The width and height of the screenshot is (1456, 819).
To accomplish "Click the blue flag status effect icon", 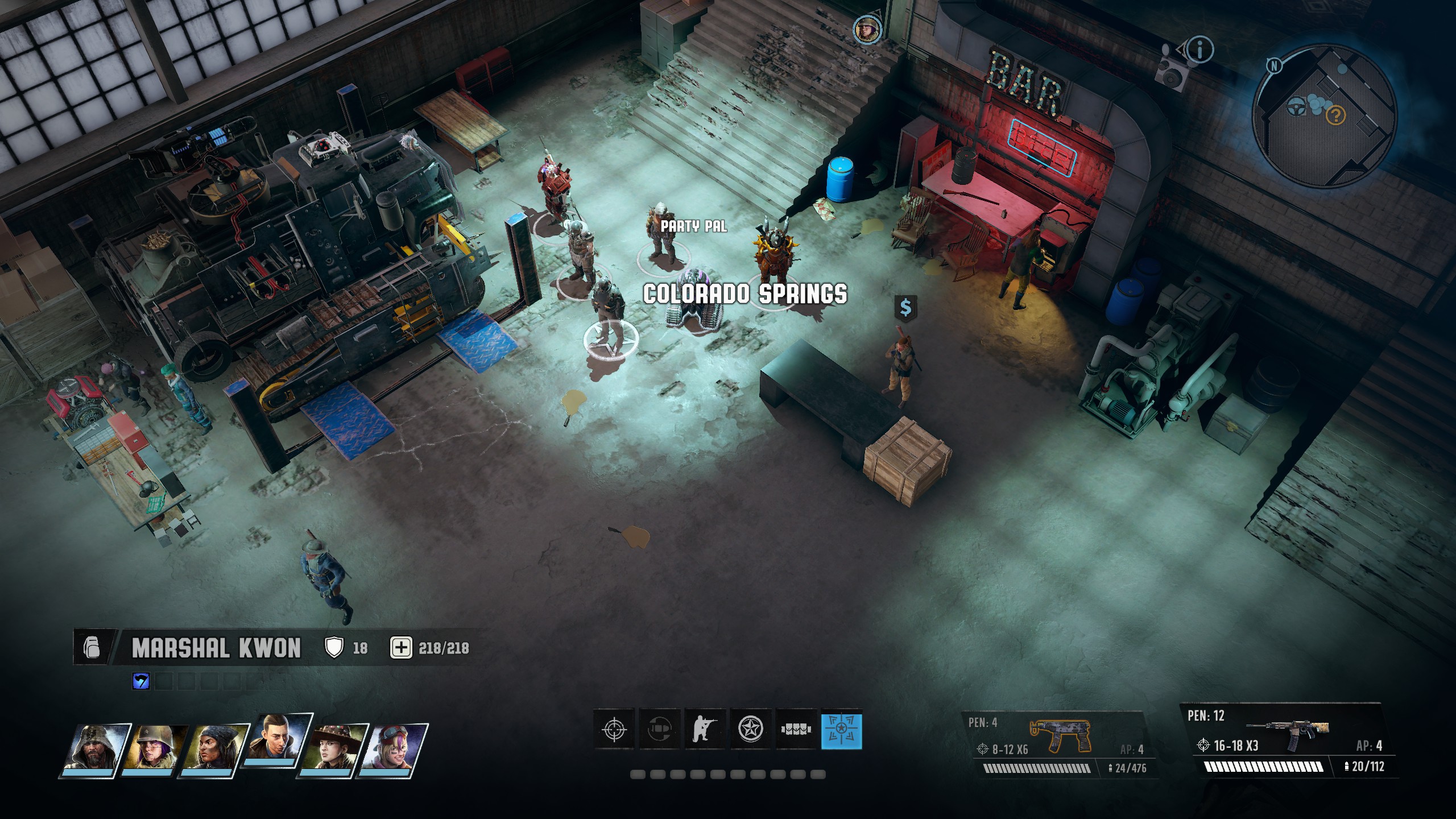I will tap(140, 681).
